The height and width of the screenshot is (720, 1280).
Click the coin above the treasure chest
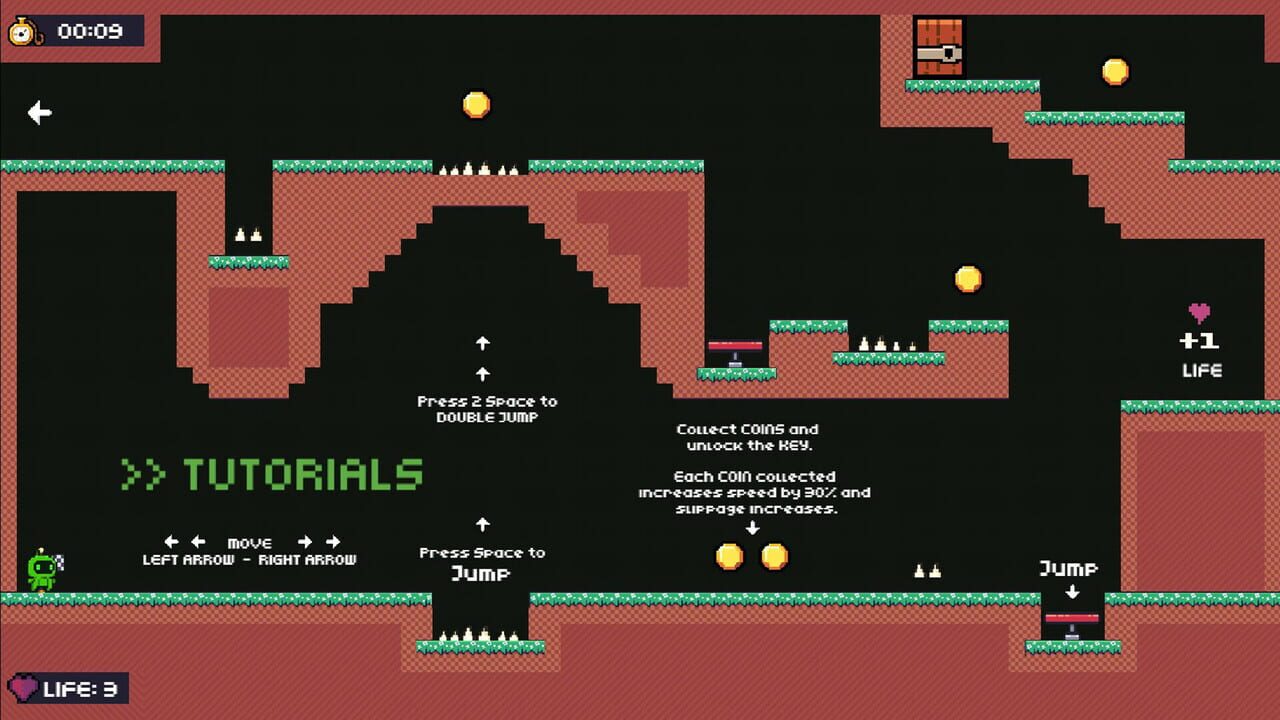(1116, 70)
